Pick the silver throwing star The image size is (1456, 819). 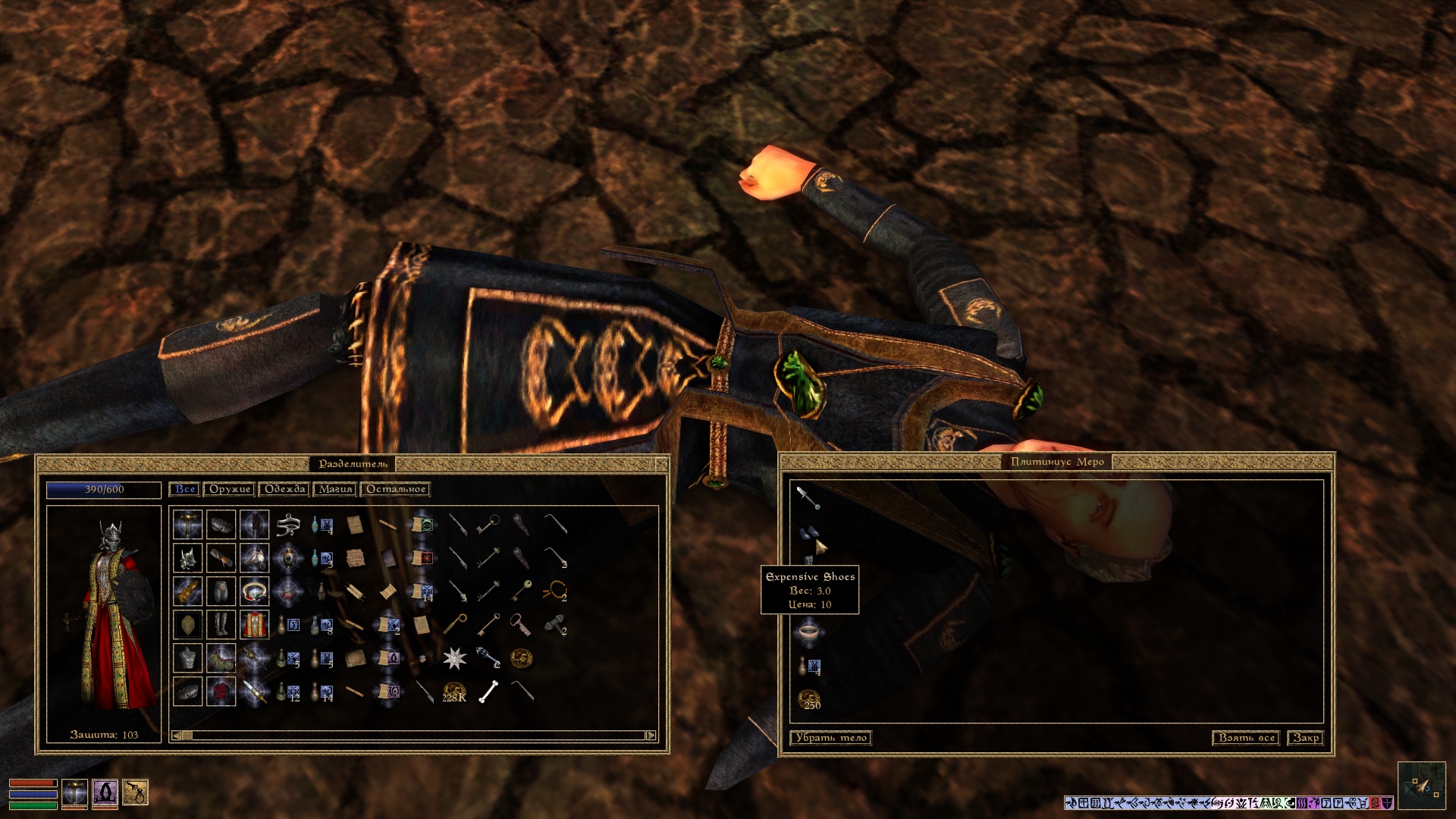point(454,658)
